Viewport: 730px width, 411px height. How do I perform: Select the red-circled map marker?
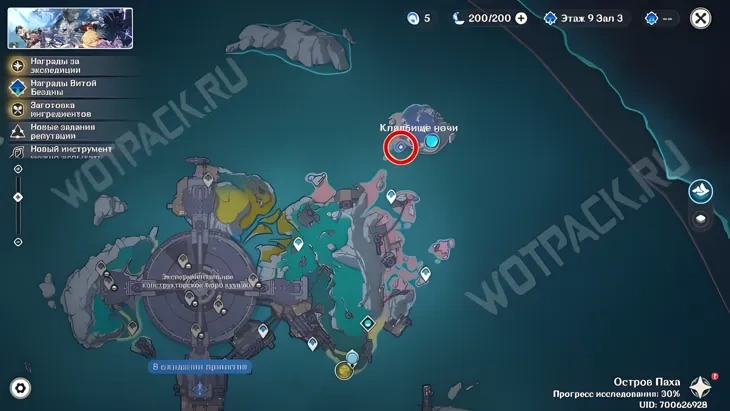pyautogui.click(x=400, y=148)
